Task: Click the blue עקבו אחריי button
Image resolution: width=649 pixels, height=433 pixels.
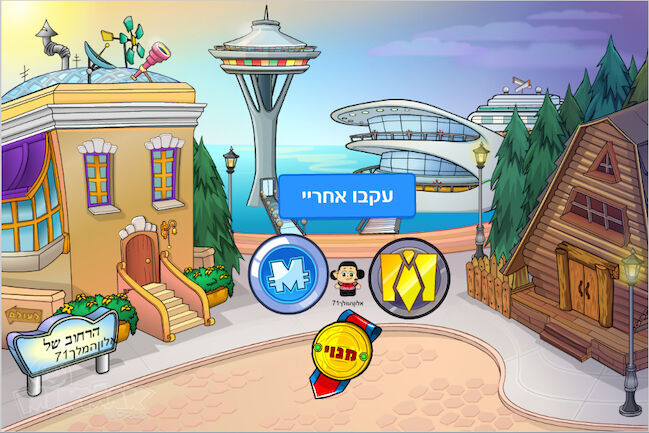Action: 346,196
